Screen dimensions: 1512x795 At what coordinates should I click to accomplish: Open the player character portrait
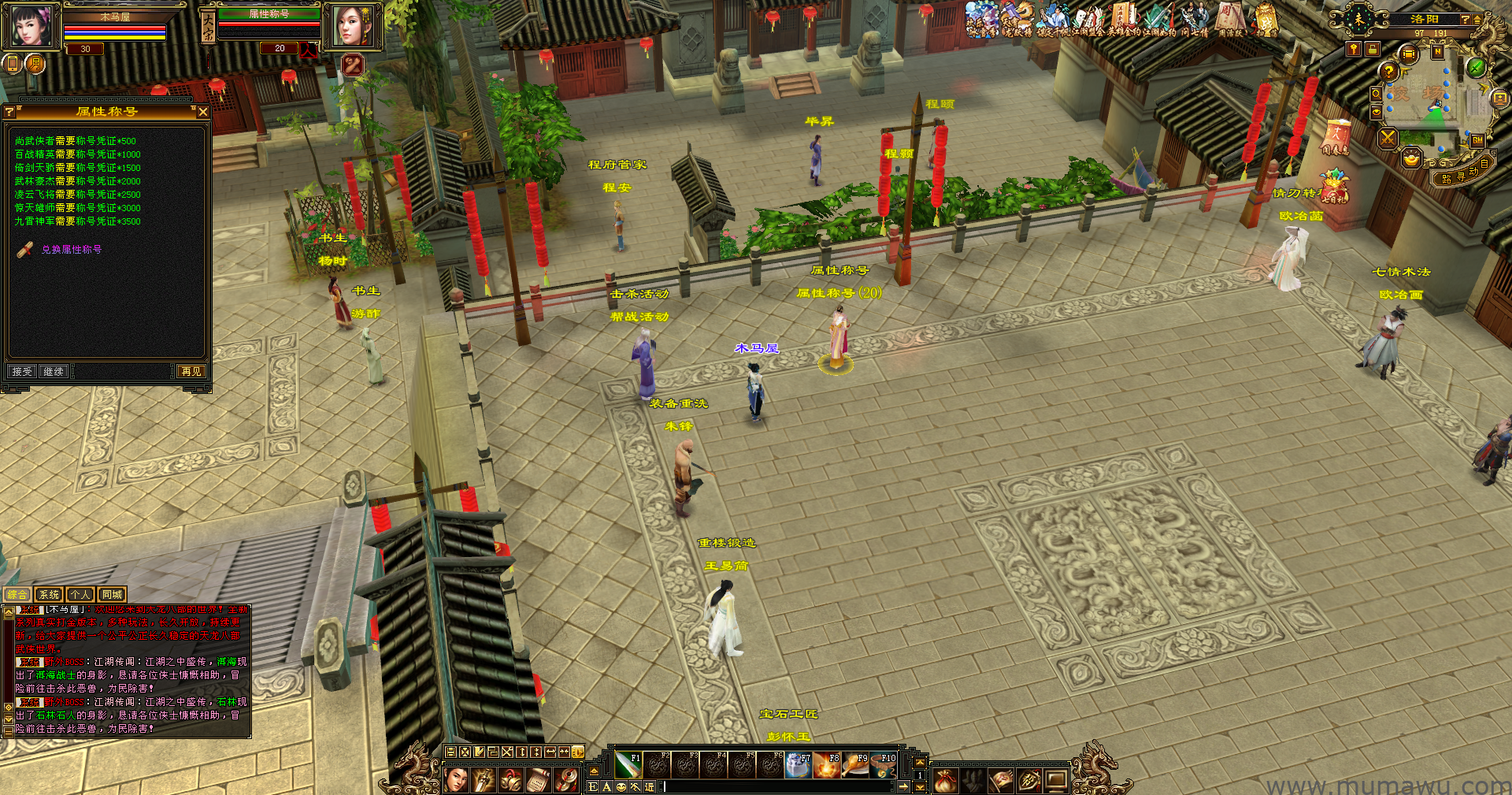(31, 25)
